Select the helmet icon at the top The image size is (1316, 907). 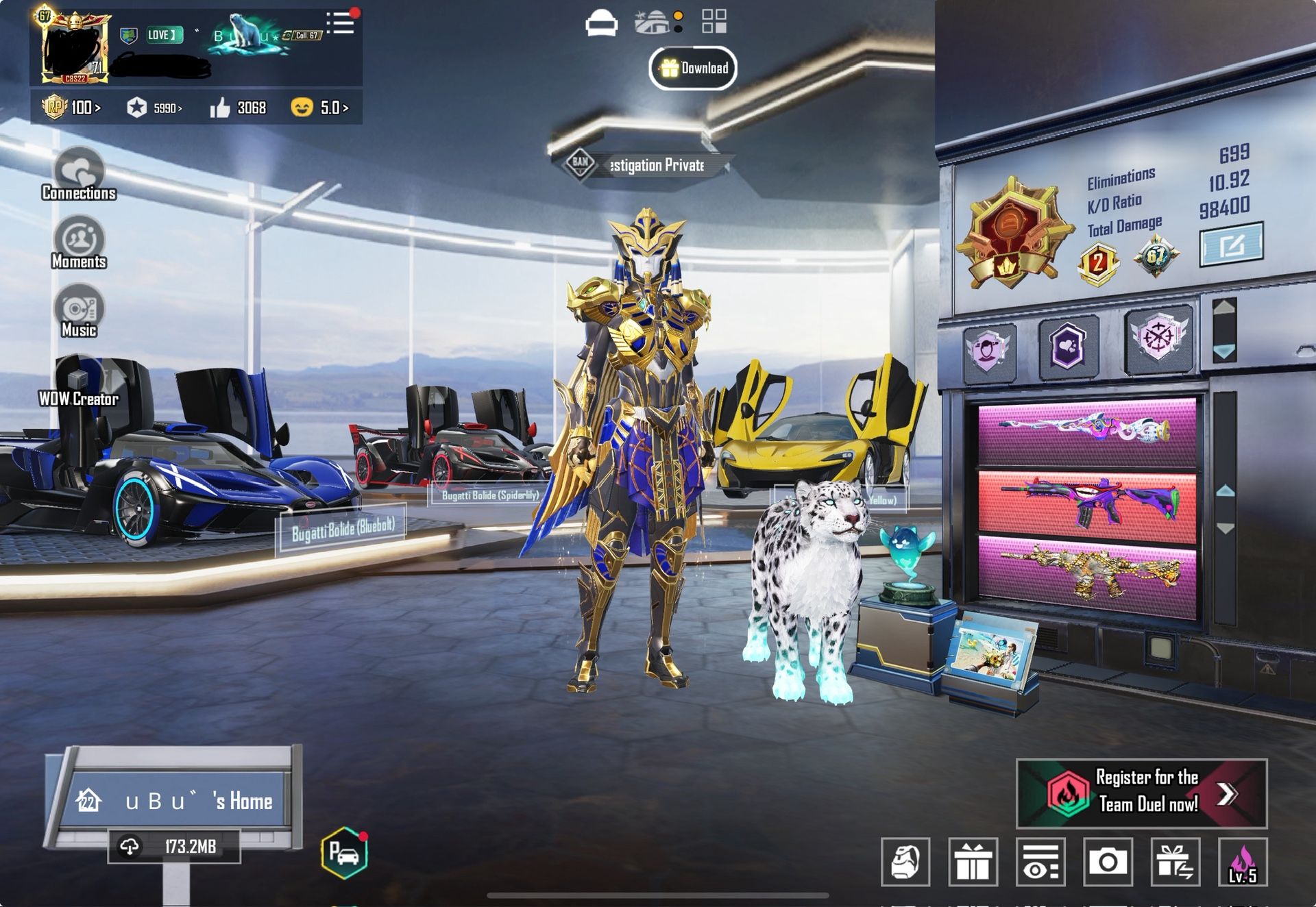(x=601, y=23)
